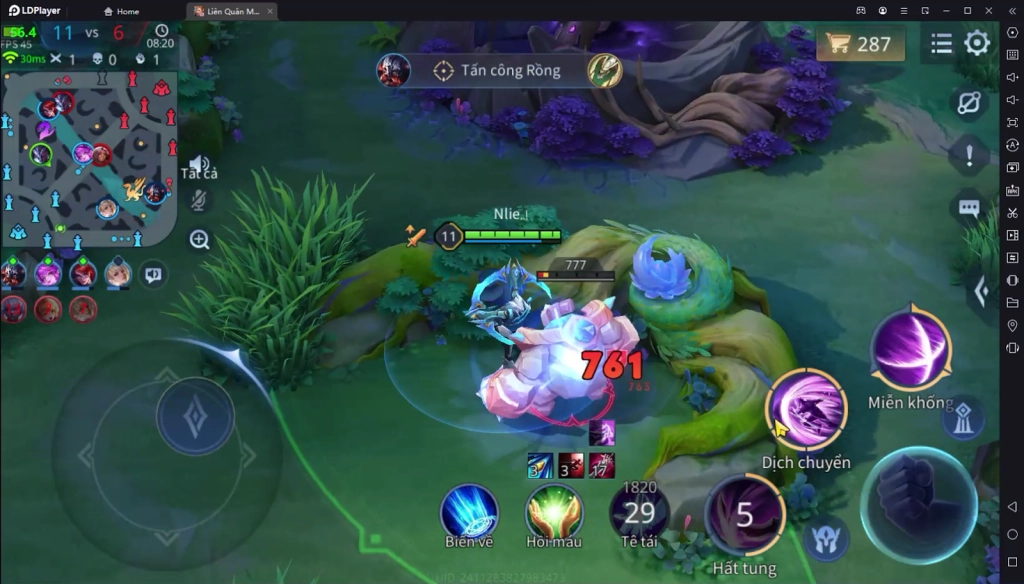The image size is (1024, 584).
Task: Open the scoreboard list menu
Action: pos(941,44)
